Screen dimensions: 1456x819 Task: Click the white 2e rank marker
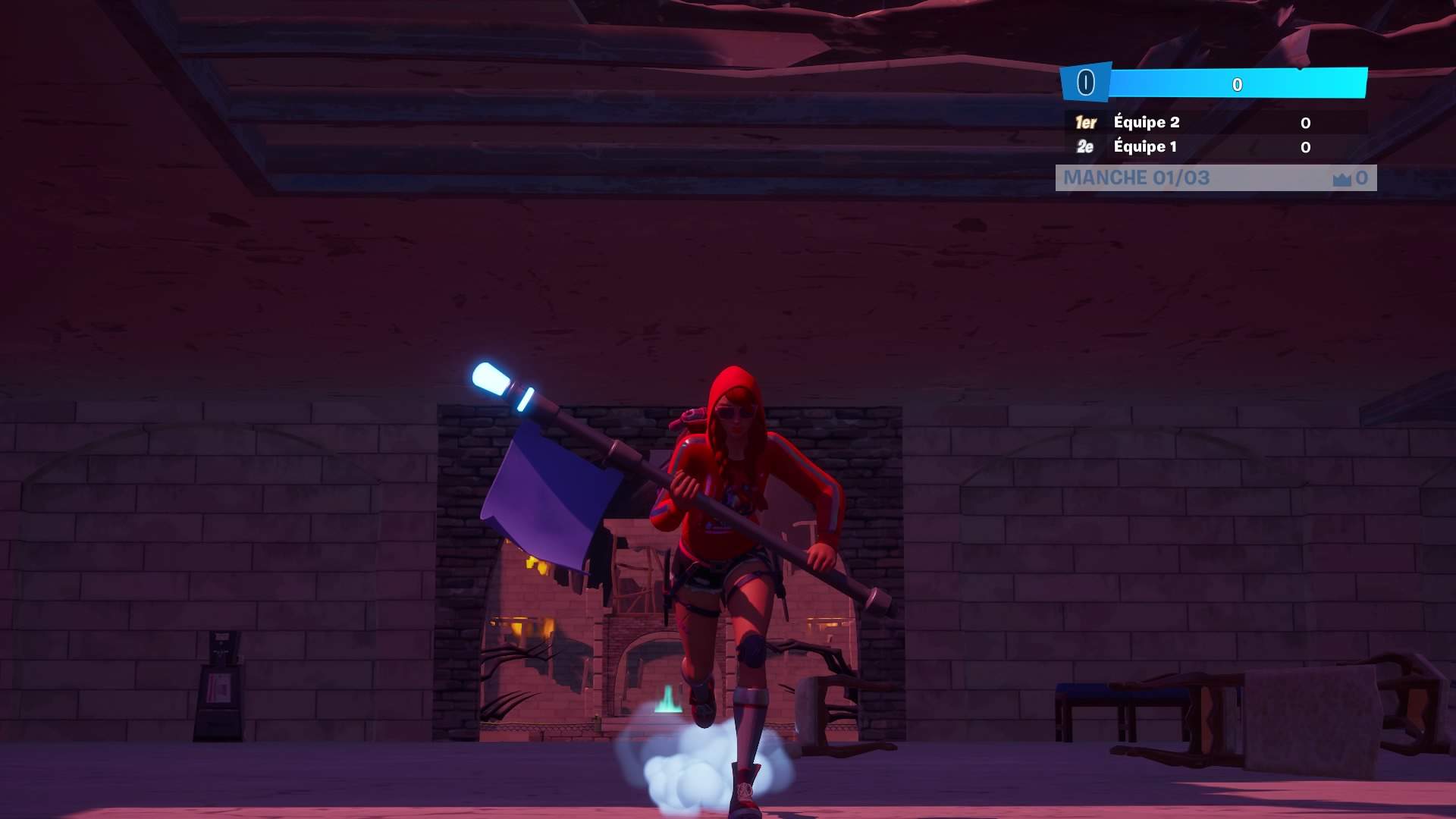pos(1086,147)
